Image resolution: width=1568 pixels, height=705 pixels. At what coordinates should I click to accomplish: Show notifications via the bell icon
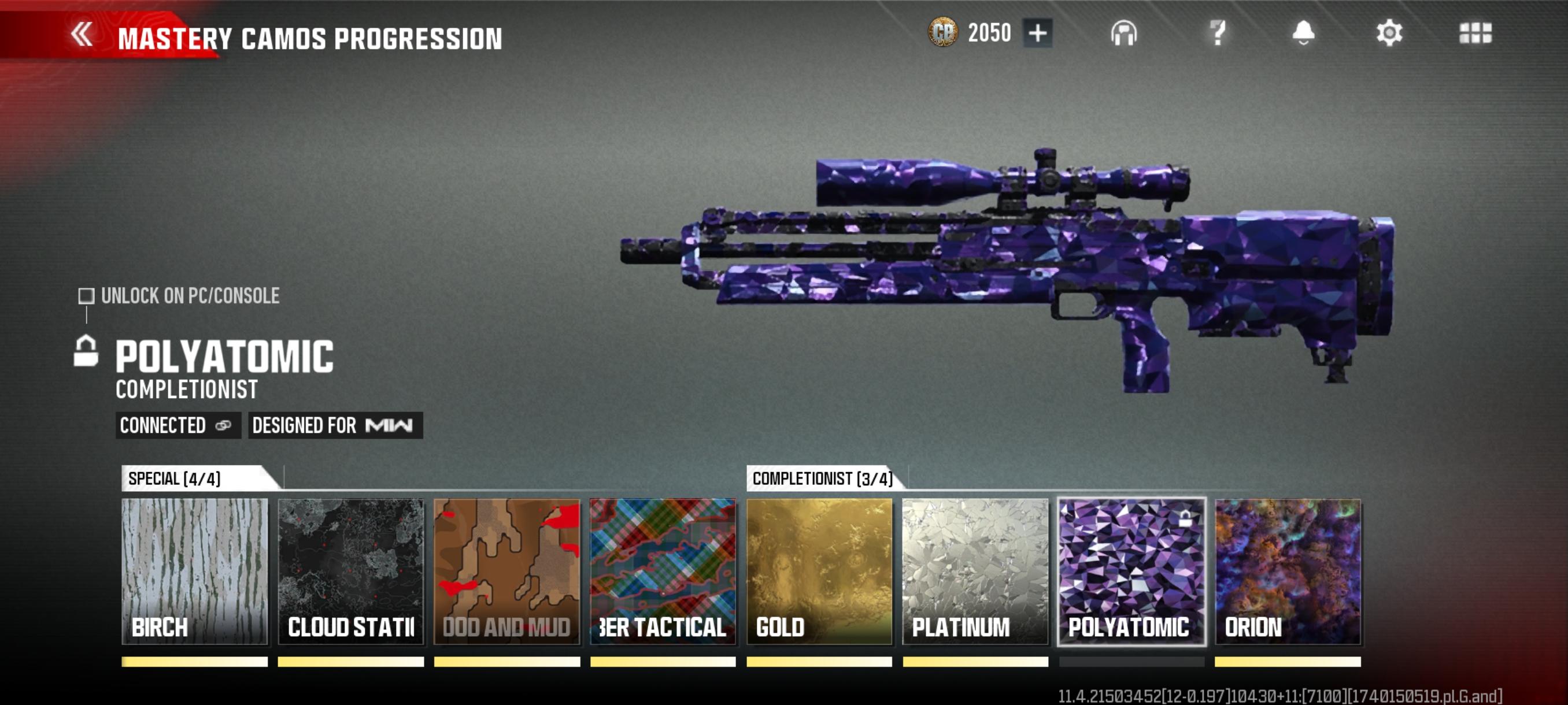(x=1303, y=33)
